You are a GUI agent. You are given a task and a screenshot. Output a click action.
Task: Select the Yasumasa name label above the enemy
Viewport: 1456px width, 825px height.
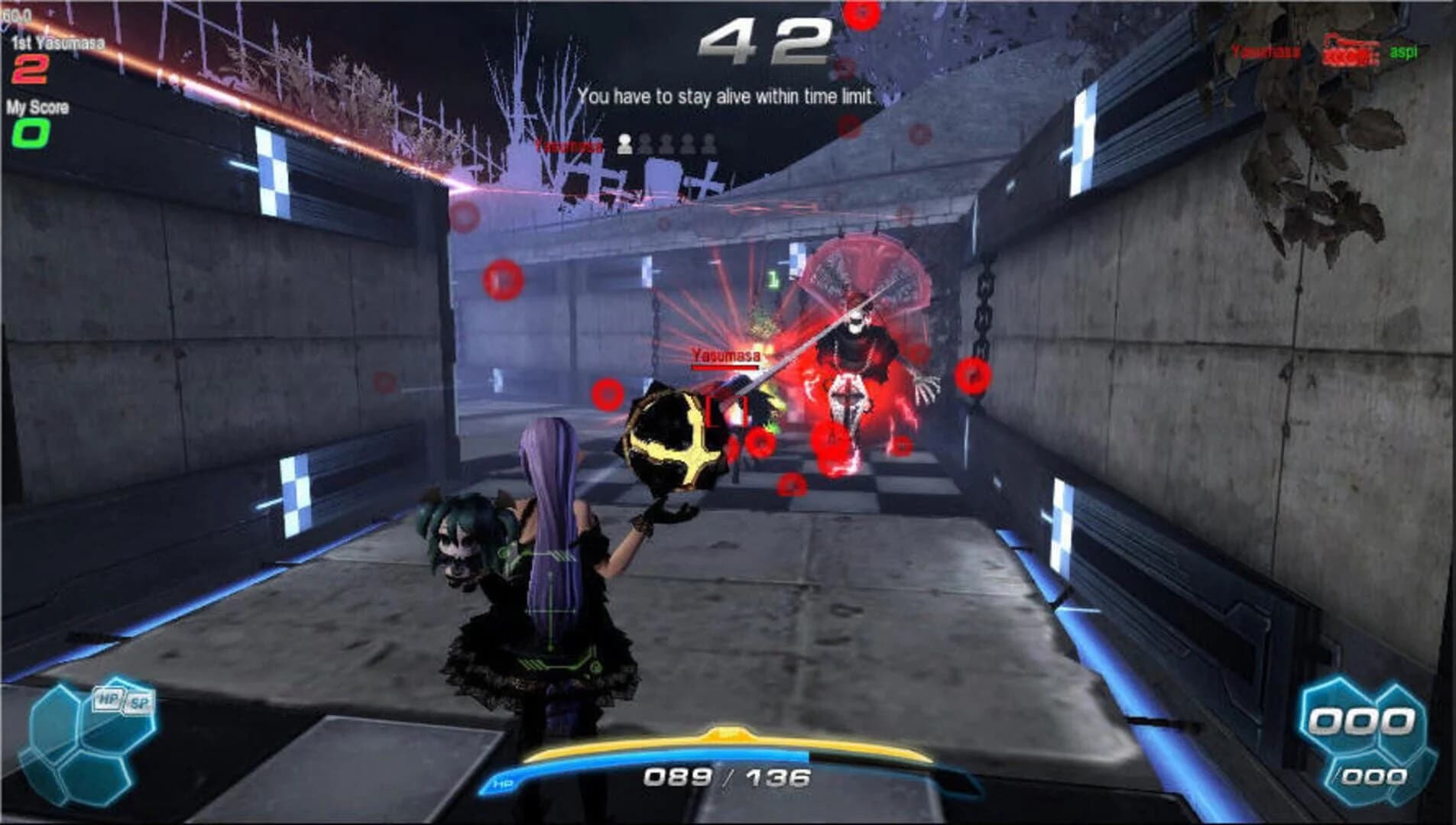(x=725, y=354)
